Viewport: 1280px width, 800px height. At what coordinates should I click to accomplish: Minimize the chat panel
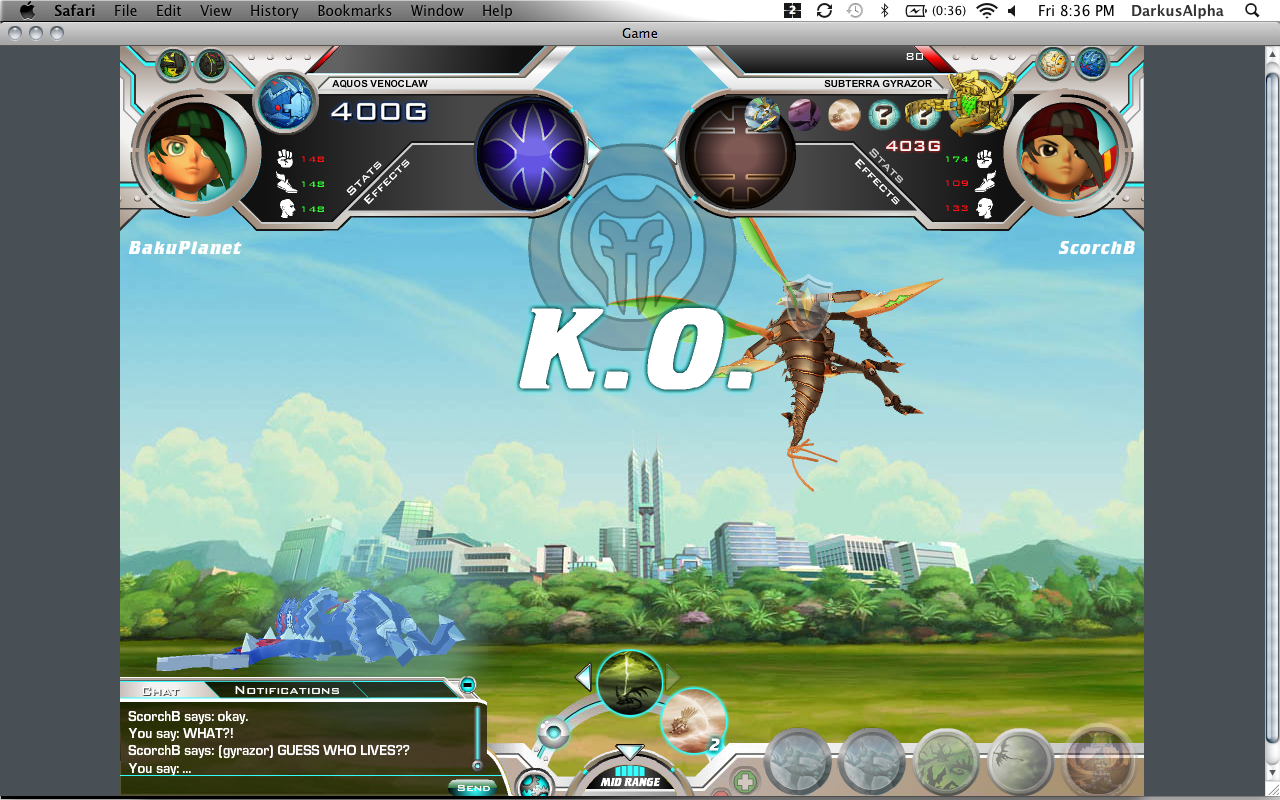click(467, 685)
